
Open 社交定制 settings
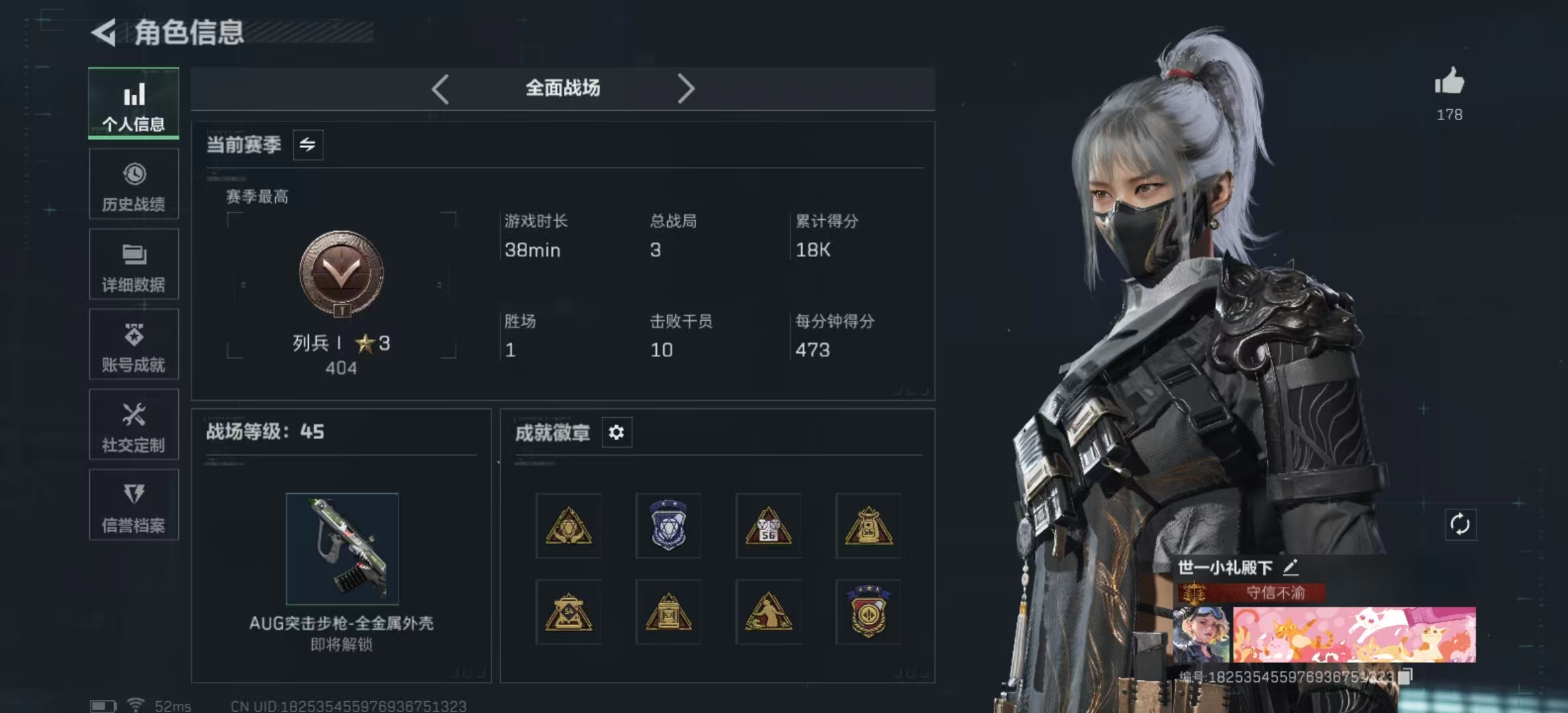133,425
